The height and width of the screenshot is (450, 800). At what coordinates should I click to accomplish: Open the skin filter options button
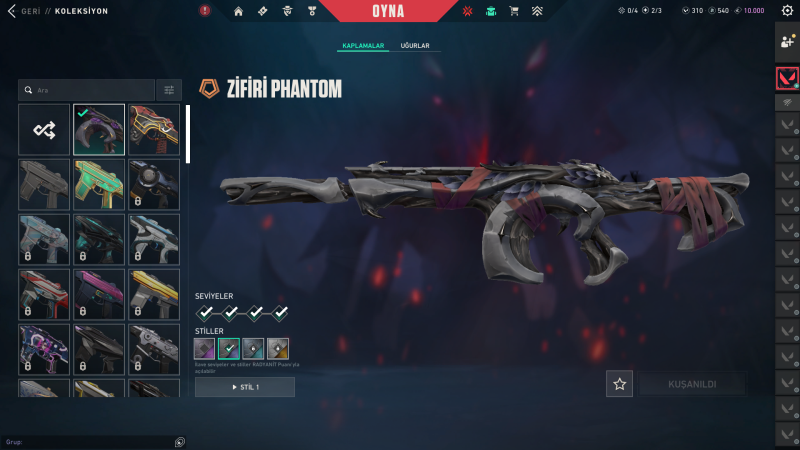tap(169, 90)
